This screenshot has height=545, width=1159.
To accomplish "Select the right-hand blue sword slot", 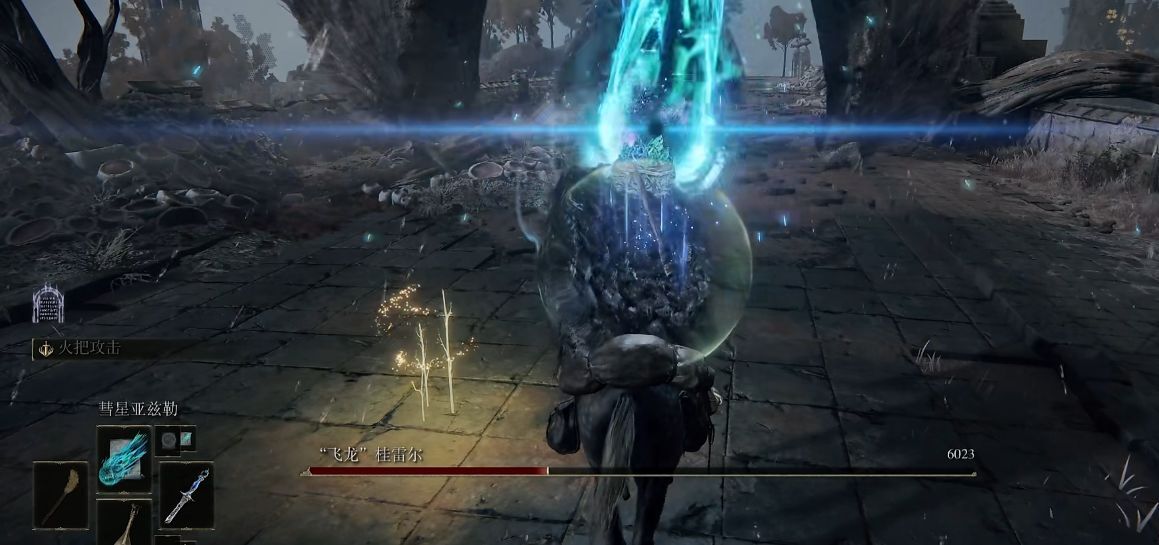I will (186, 494).
